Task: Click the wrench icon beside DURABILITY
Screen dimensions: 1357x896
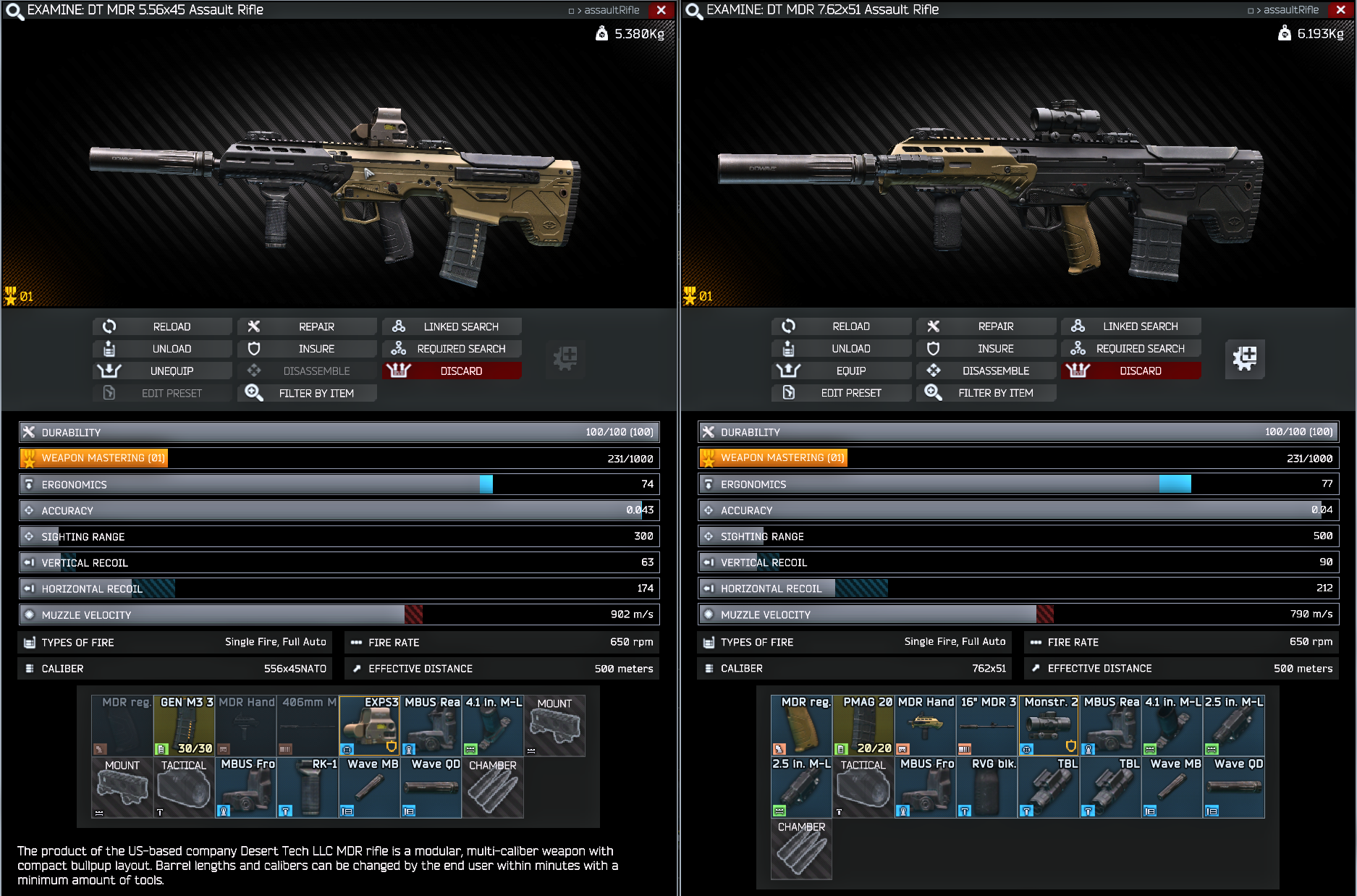Action: [28, 431]
